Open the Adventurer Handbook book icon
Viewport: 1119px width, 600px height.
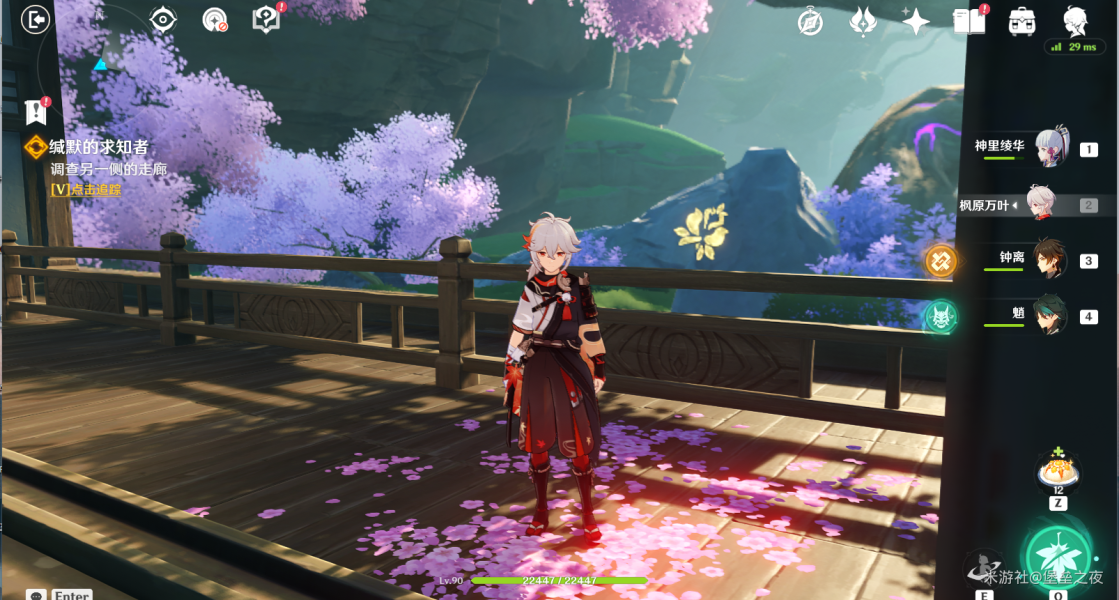pyautogui.click(x=969, y=21)
